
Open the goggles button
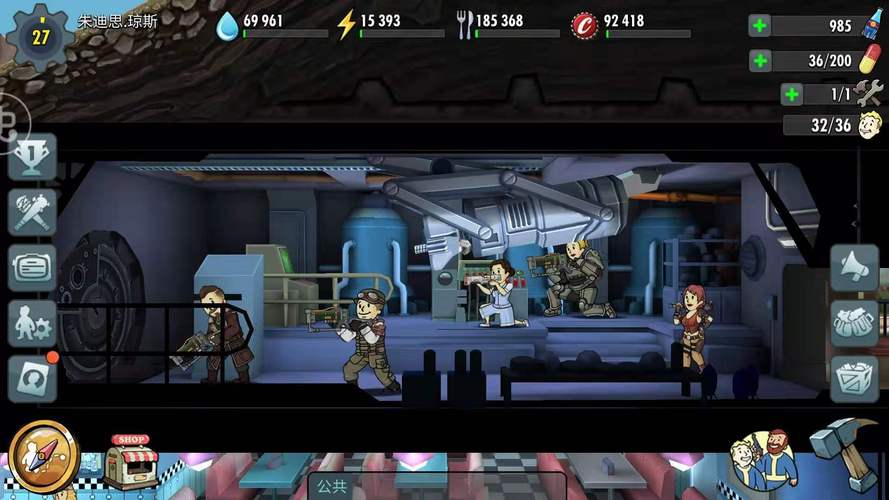pyautogui.click(x=854, y=323)
